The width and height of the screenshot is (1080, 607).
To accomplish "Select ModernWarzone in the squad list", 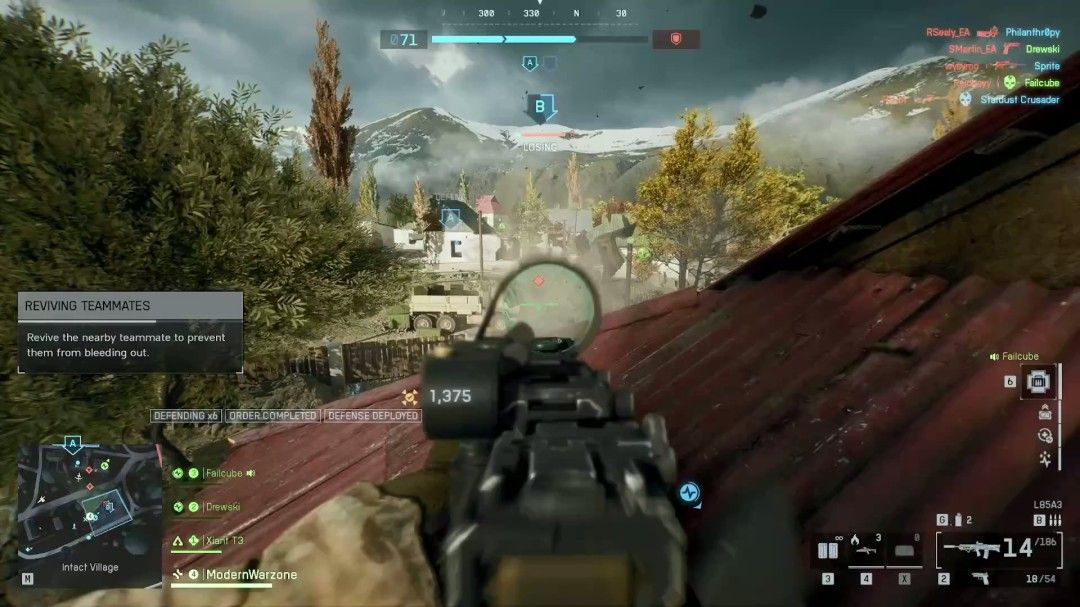I will (250, 575).
